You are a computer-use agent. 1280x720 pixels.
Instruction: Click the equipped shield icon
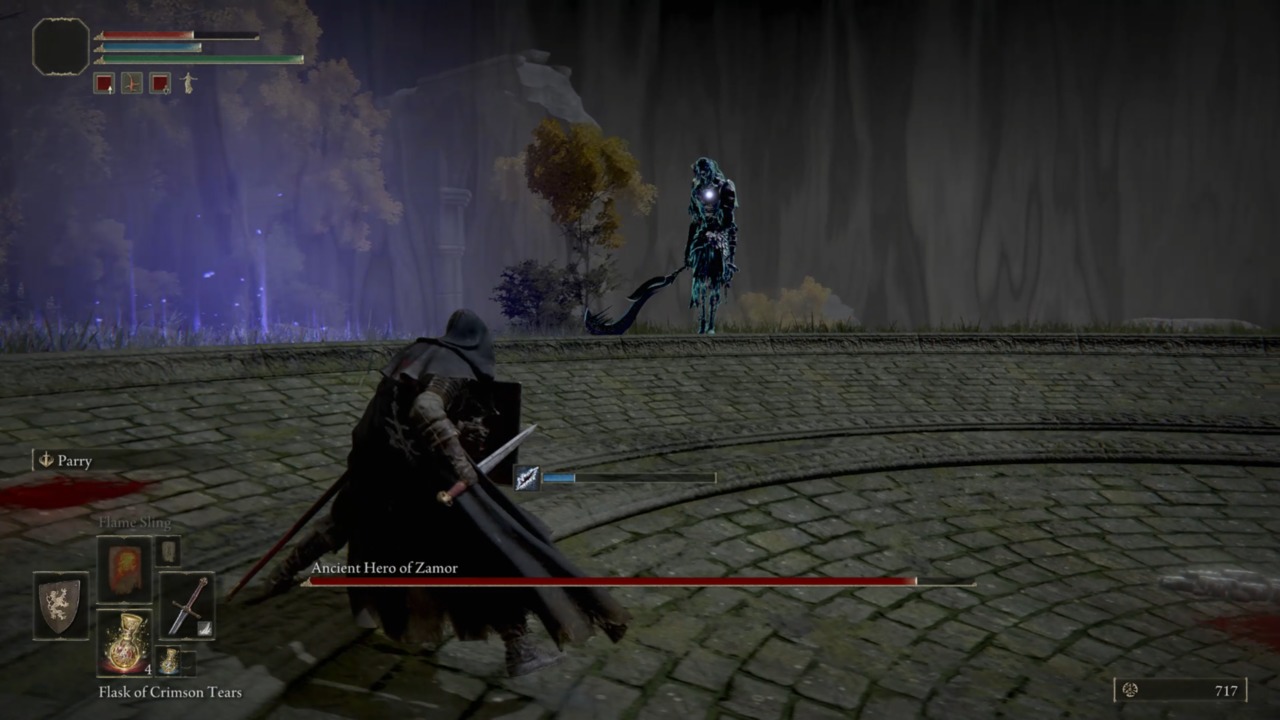(60, 605)
